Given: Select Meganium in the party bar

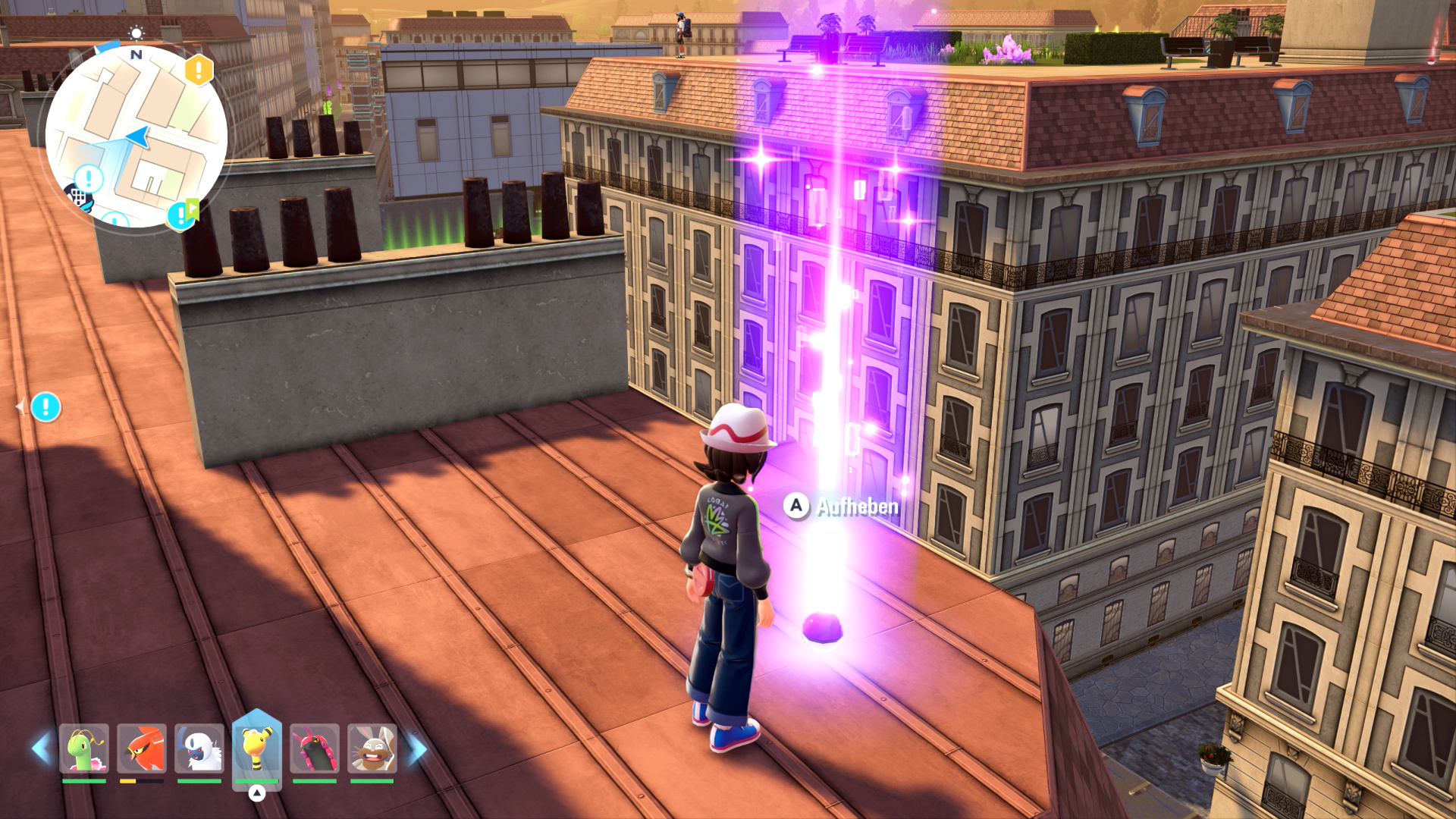Looking at the screenshot, I should click(x=84, y=748).
